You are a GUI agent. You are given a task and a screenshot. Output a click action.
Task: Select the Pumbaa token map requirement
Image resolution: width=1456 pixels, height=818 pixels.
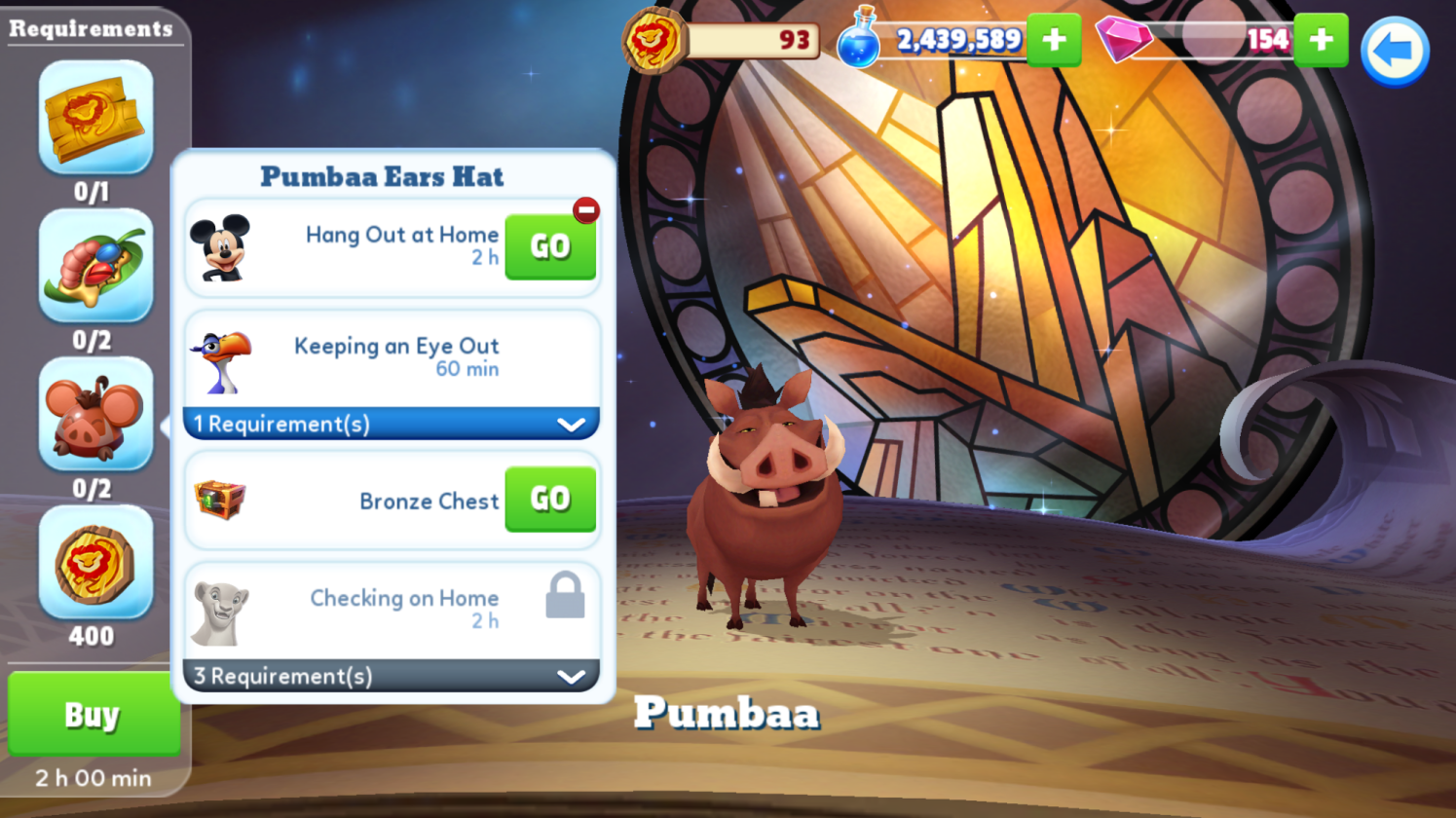95,117
